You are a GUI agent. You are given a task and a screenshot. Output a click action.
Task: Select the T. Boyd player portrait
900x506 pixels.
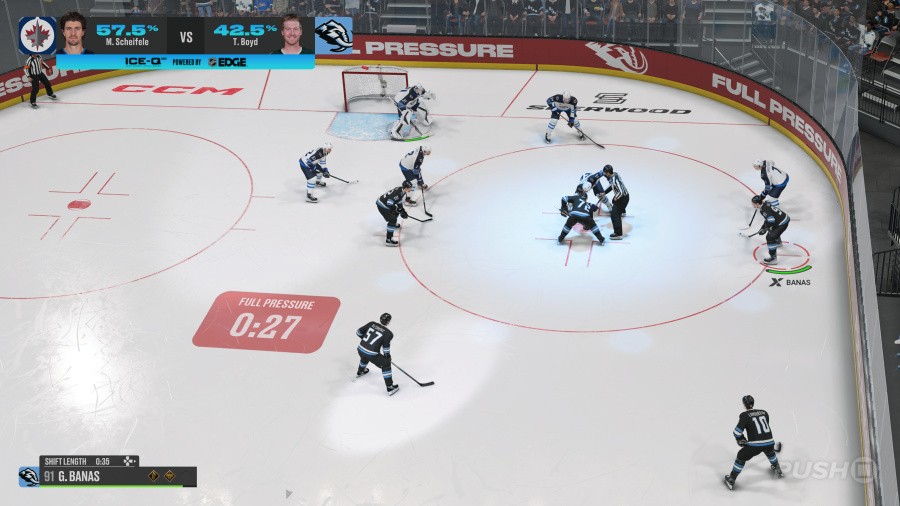click(292, 33)
